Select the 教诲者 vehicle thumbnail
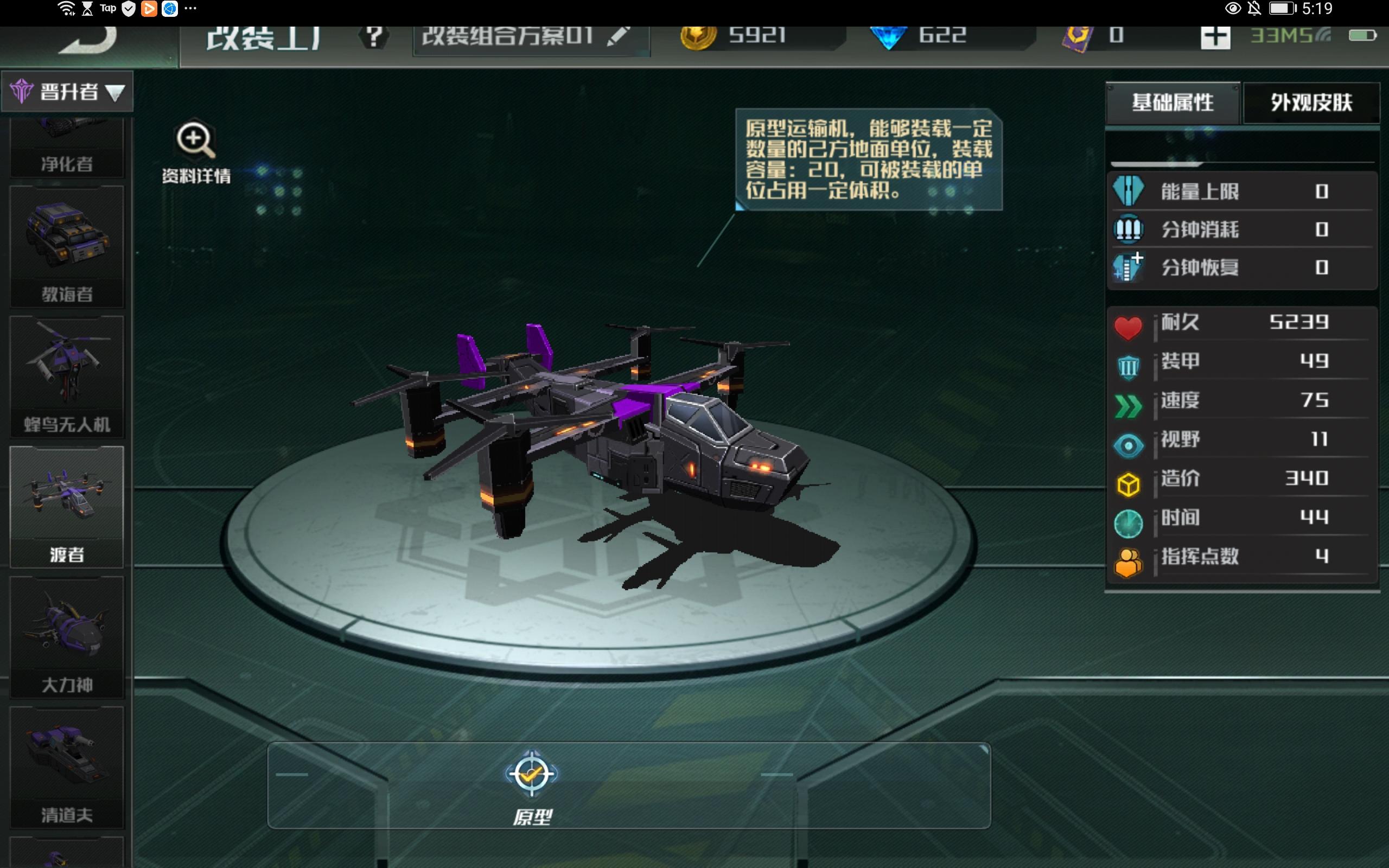 point(67,246)
